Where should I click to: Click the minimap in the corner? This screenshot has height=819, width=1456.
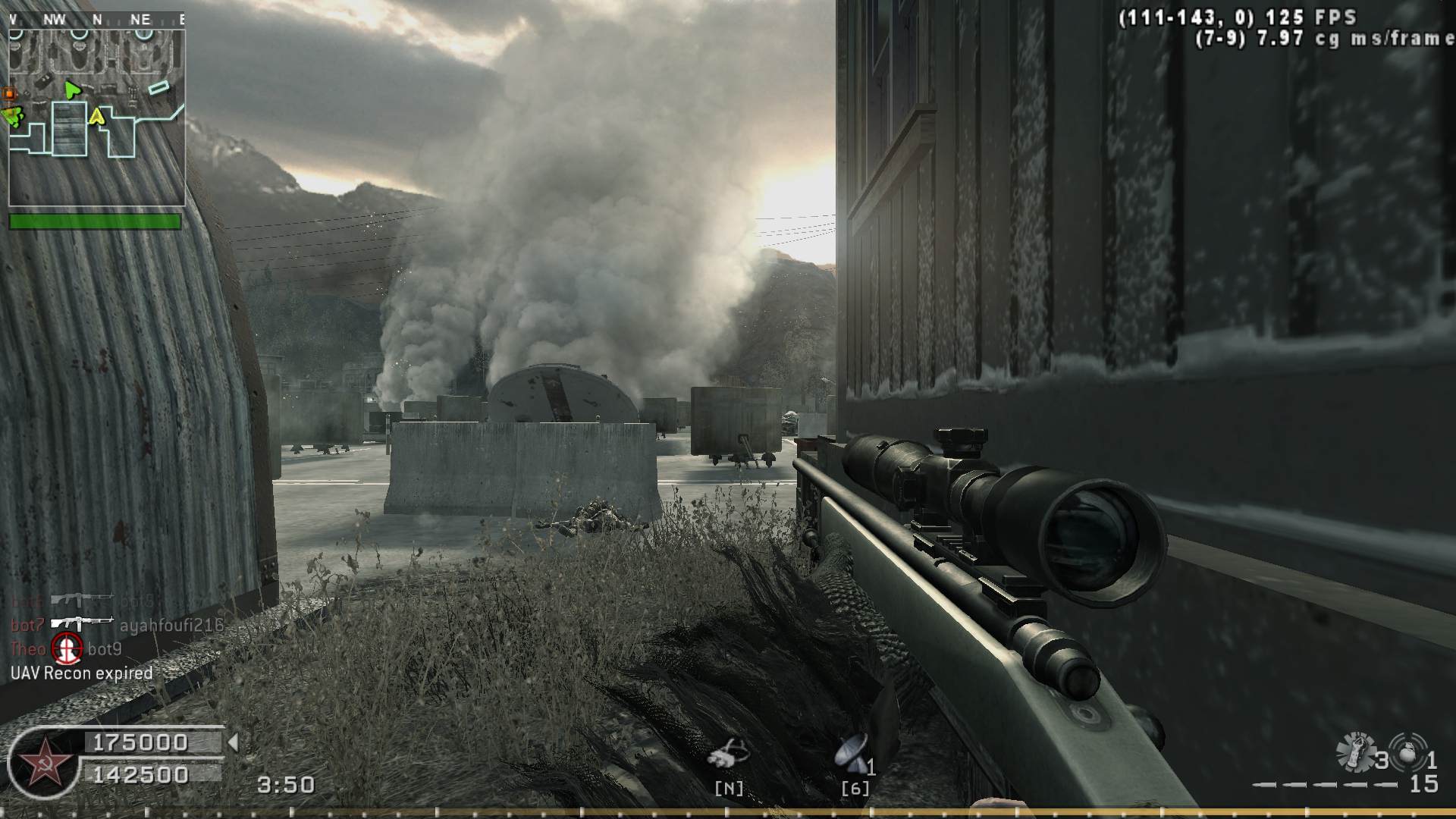(x=96, y=118)
